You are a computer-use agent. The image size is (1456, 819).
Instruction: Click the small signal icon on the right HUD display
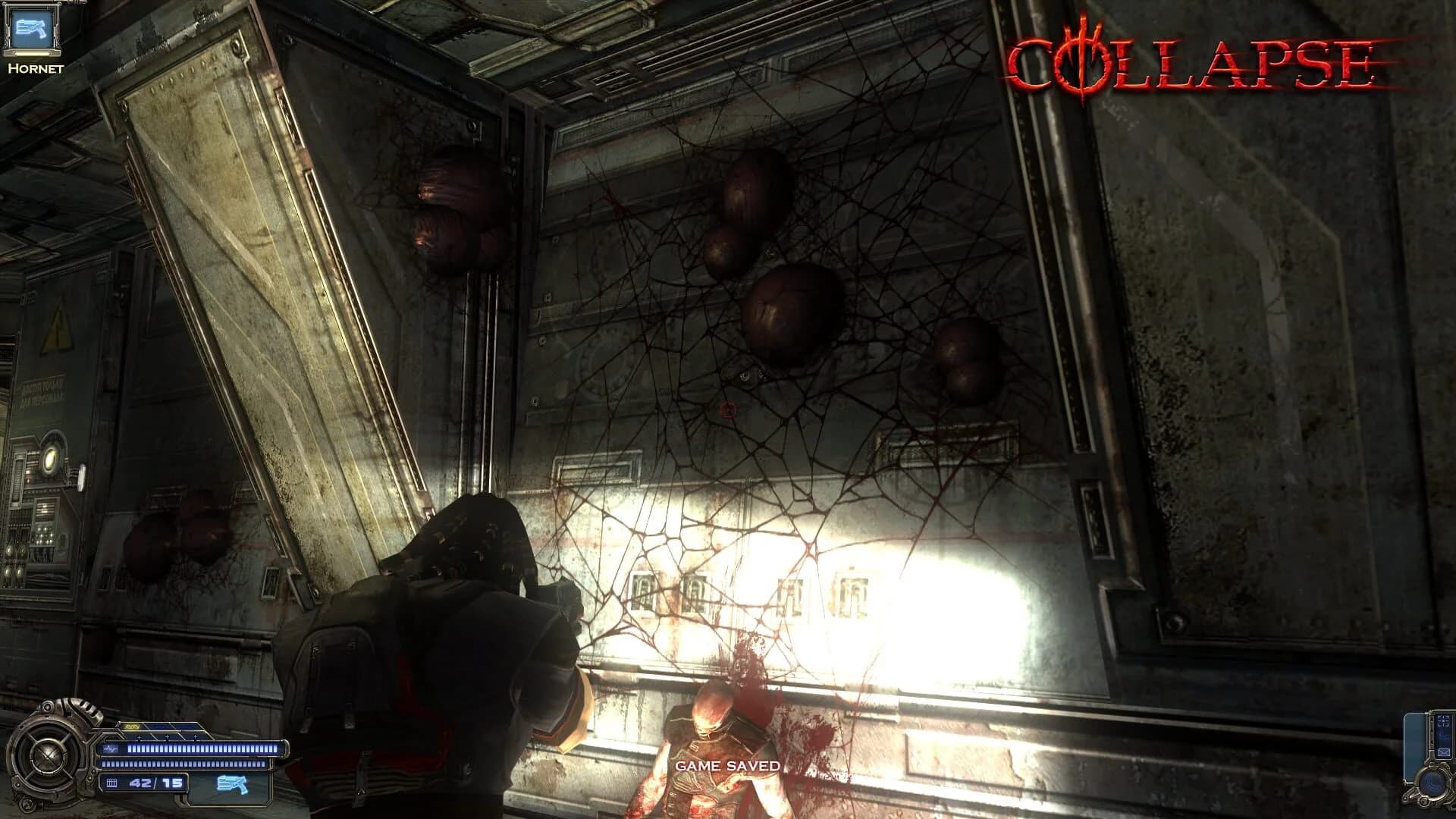click(x=1443, y=737)
